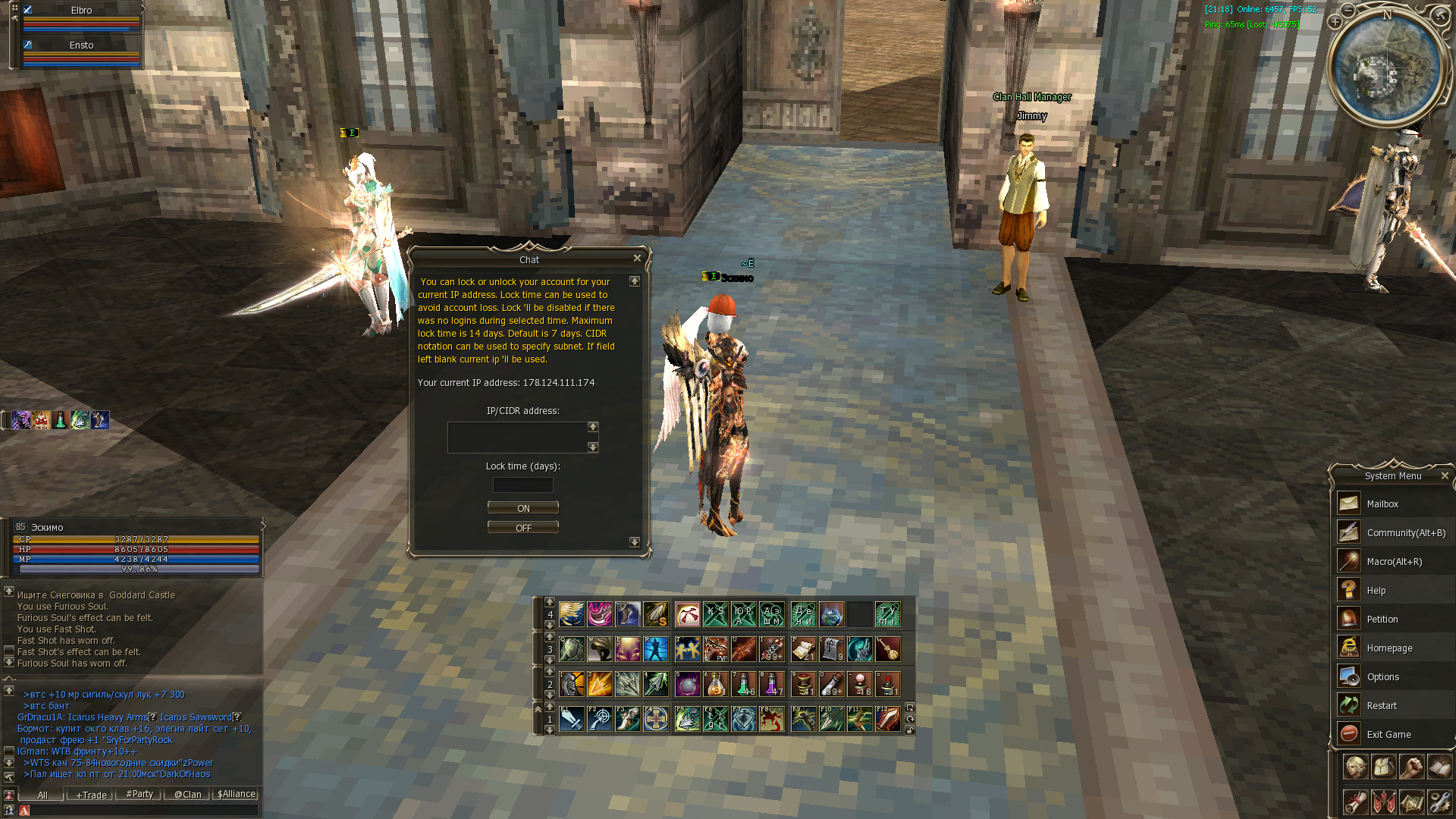
Task: Open Mailbox from System Menu
Action: tap(1382, 504)
